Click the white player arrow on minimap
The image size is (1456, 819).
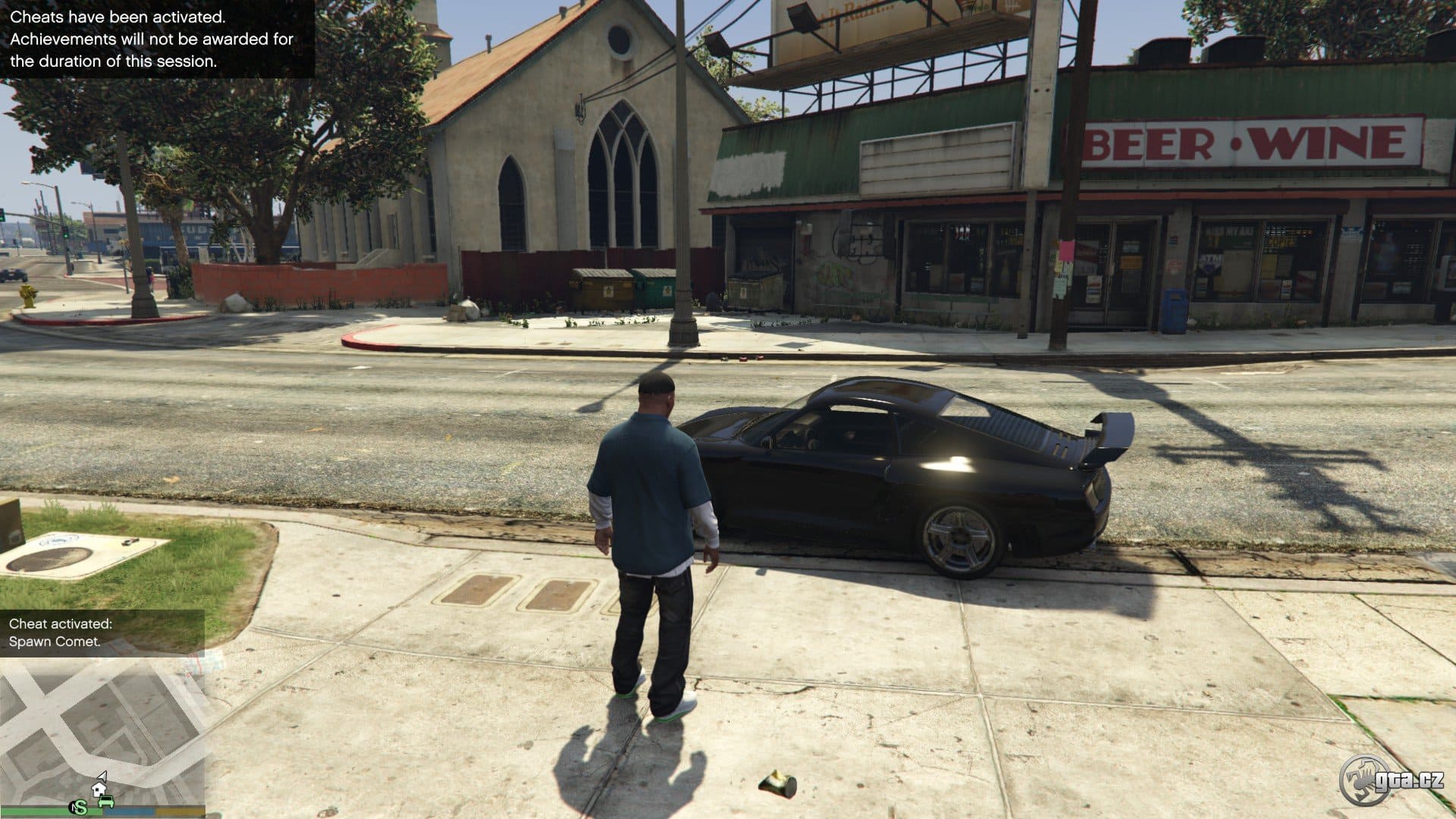(x=103, y=777)
